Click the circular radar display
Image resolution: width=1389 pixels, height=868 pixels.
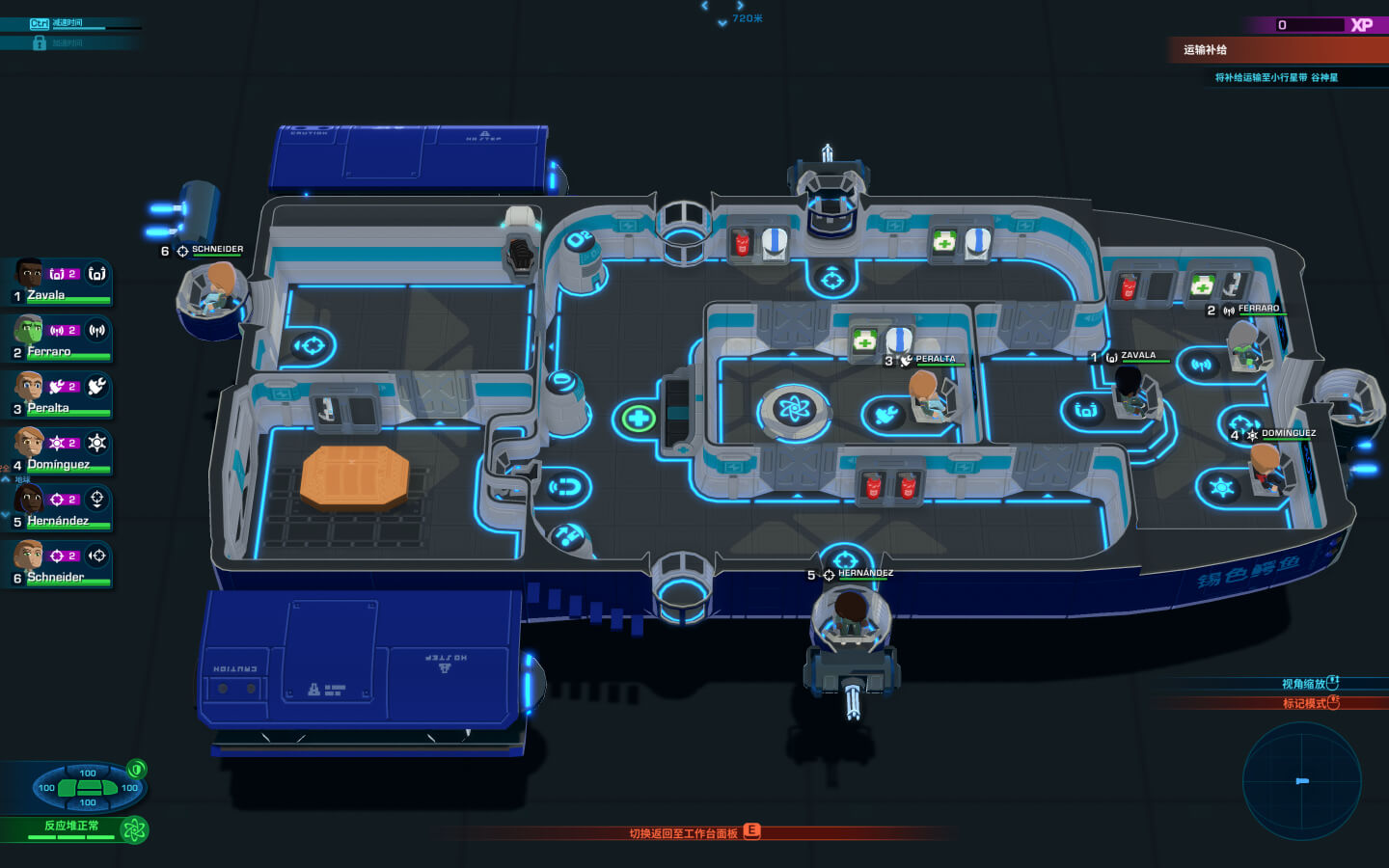(1301, 781)
